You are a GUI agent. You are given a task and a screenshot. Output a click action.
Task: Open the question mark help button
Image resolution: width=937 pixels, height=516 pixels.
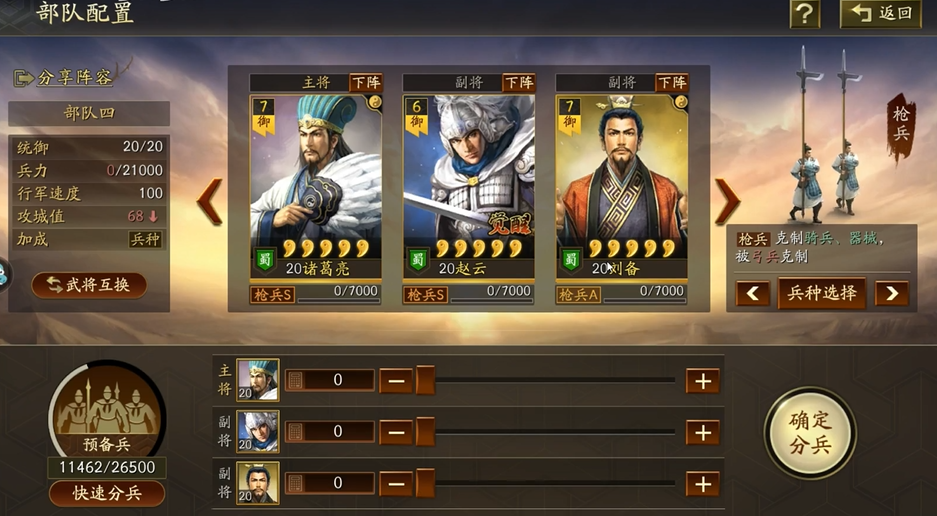[804, 14]
